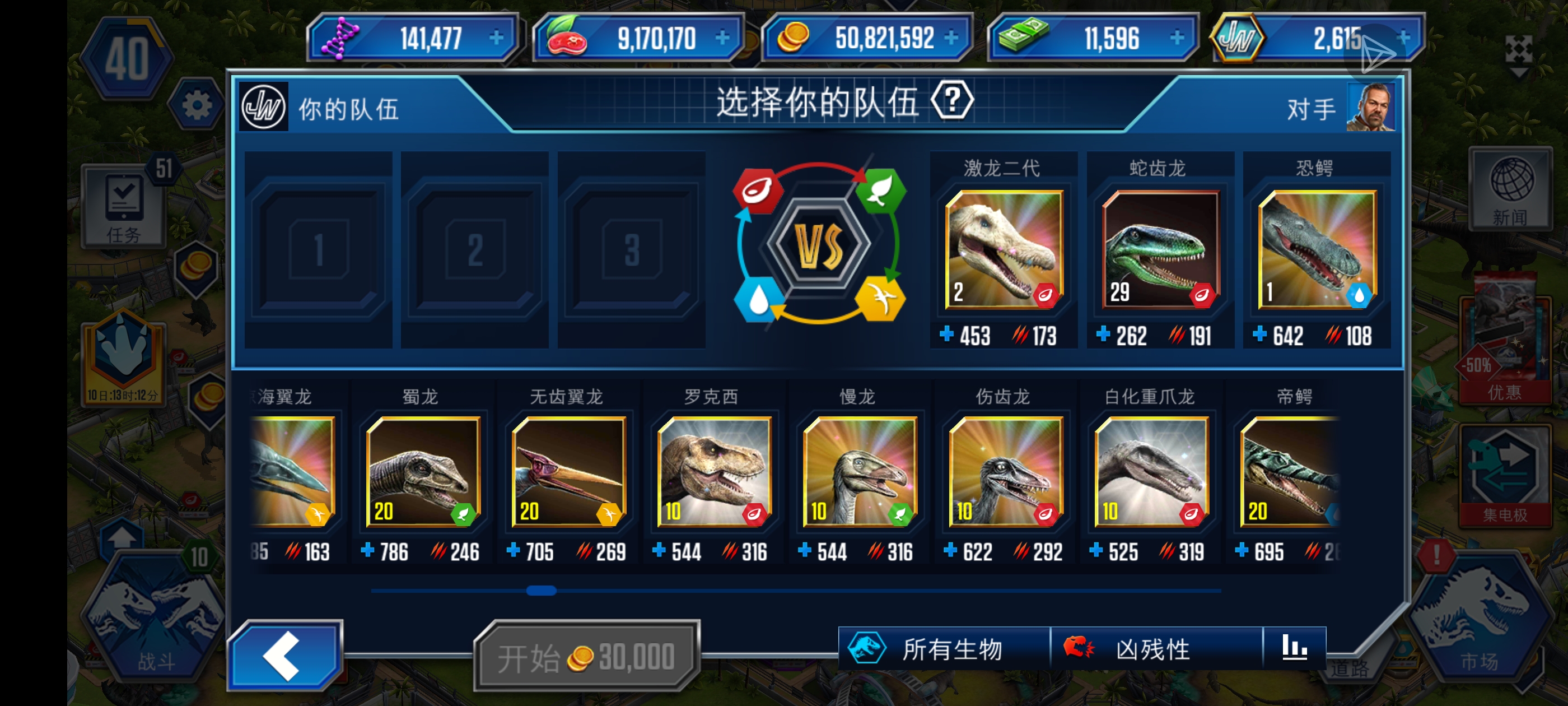Image resolution: width=1568 pixels, height=706 pixels.
Task: Select the 伤齿龙 creature card
Action: [1006, 471]
